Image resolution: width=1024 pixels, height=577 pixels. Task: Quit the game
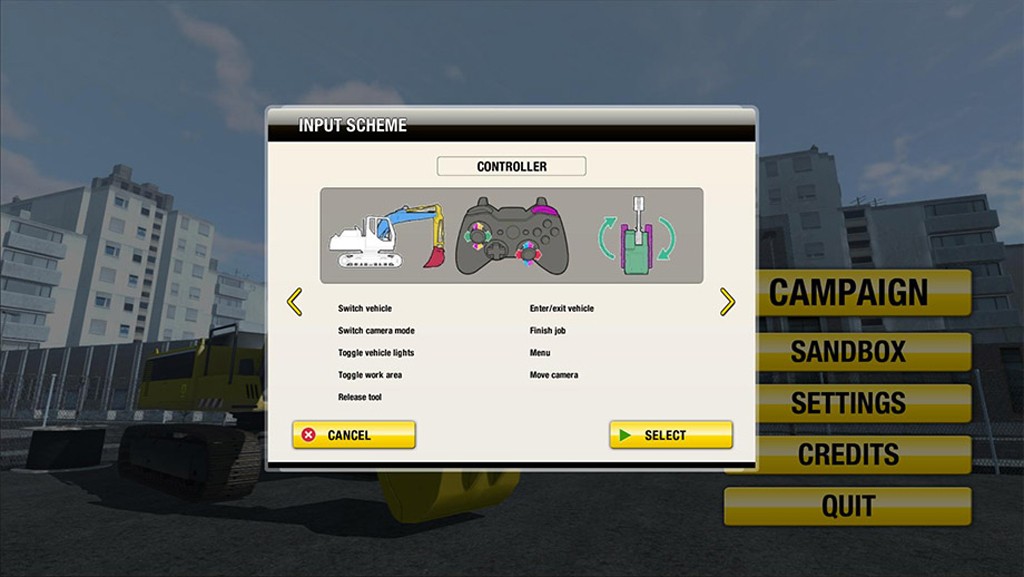[848, 506]
